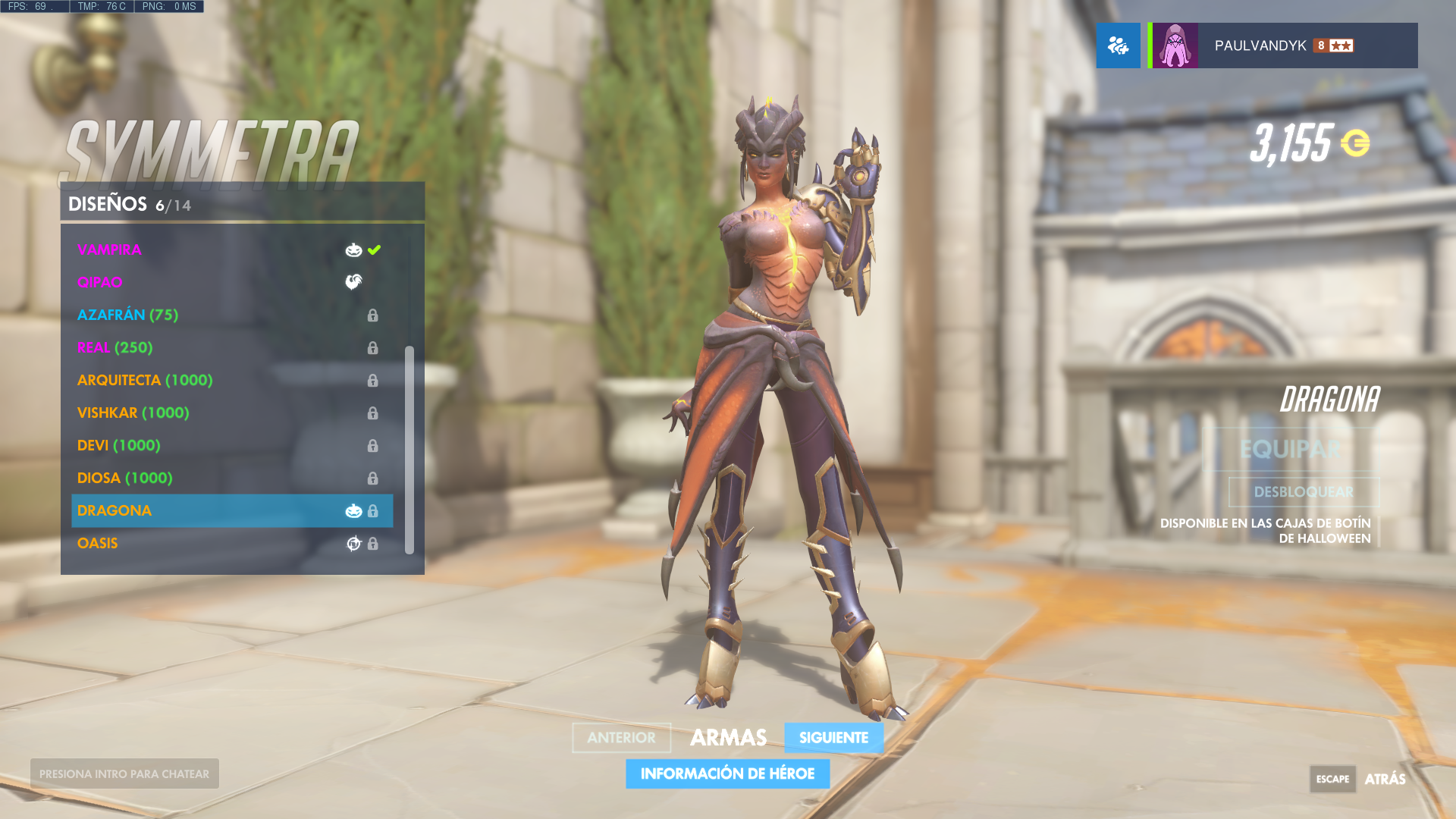Click the lock icon next to Devi
1456x819 pixels.
[x=372, y=446]
